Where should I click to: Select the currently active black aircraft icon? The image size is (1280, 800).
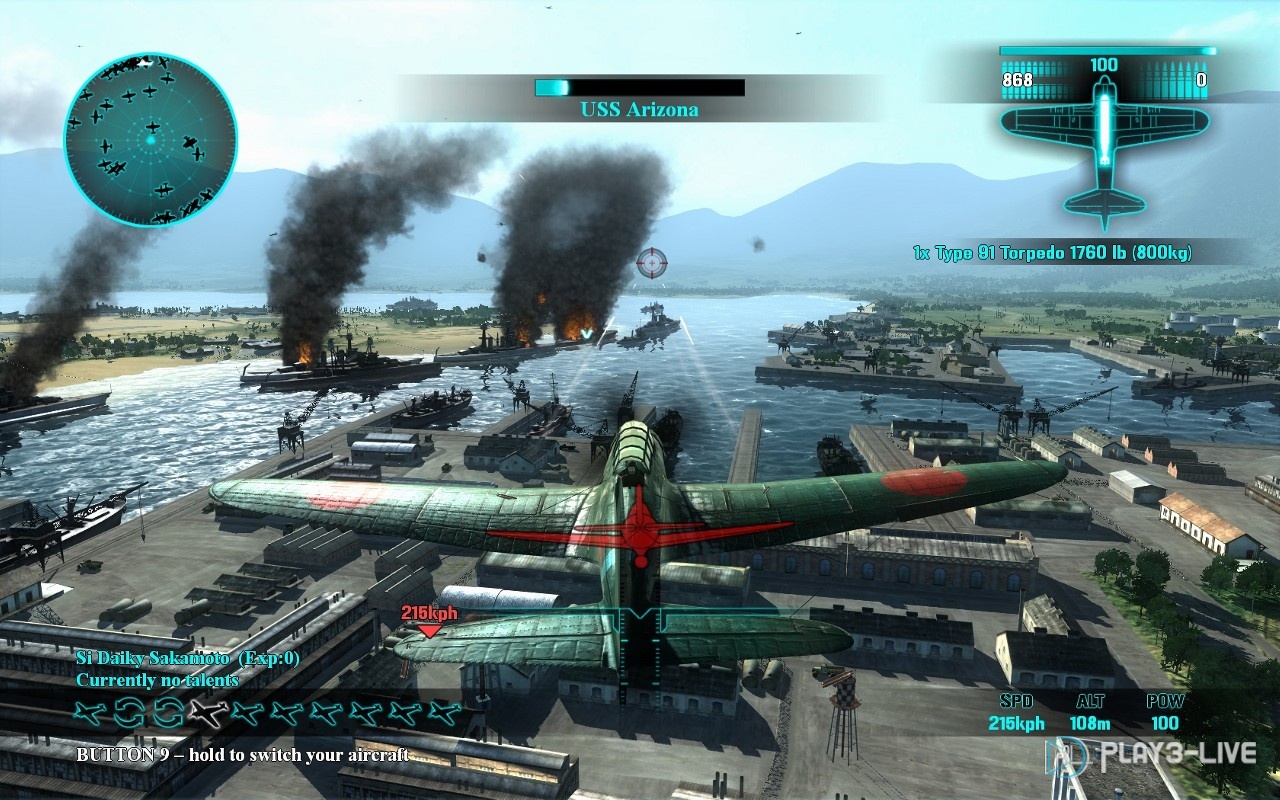pyautogui.click(x=207, y=712)
